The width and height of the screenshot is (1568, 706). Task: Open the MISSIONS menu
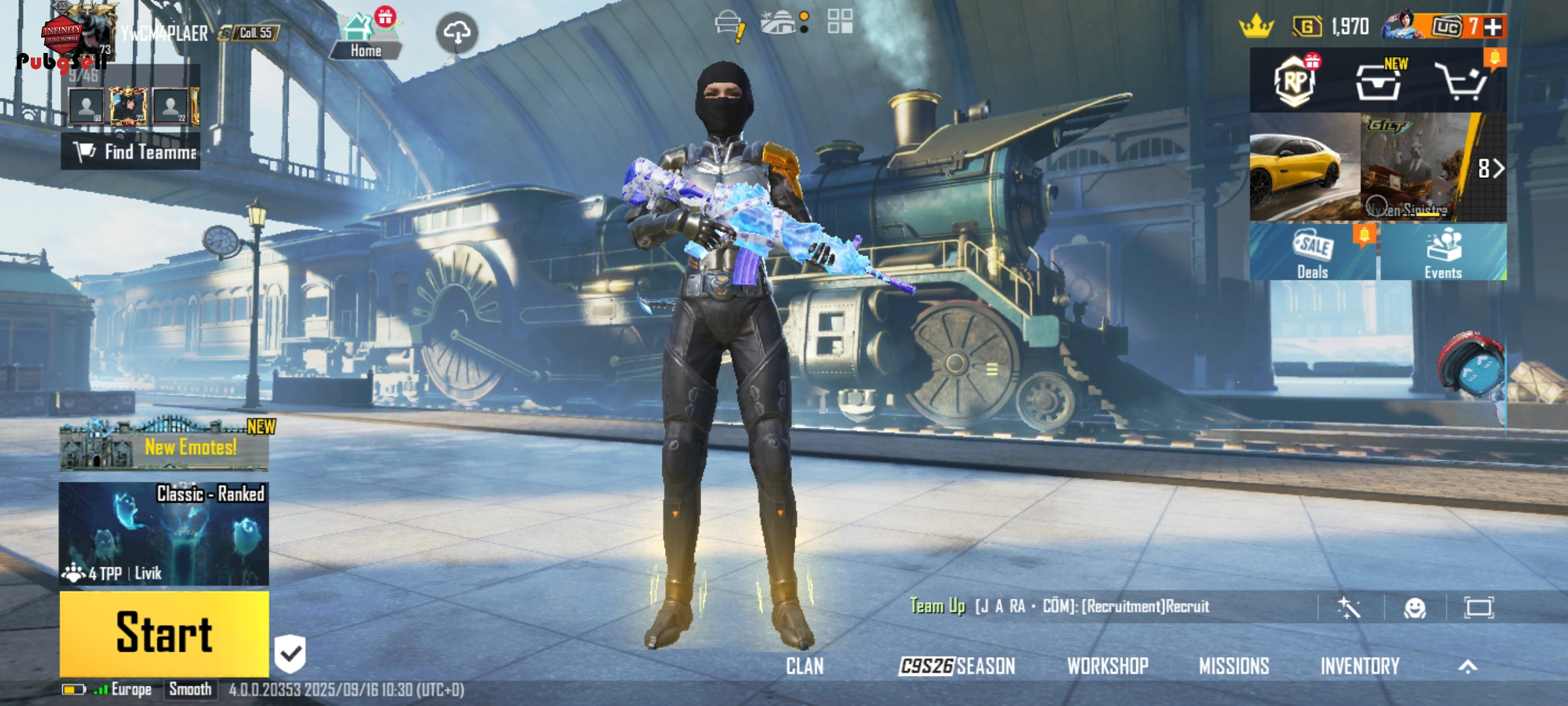(x=1233, y=666)
